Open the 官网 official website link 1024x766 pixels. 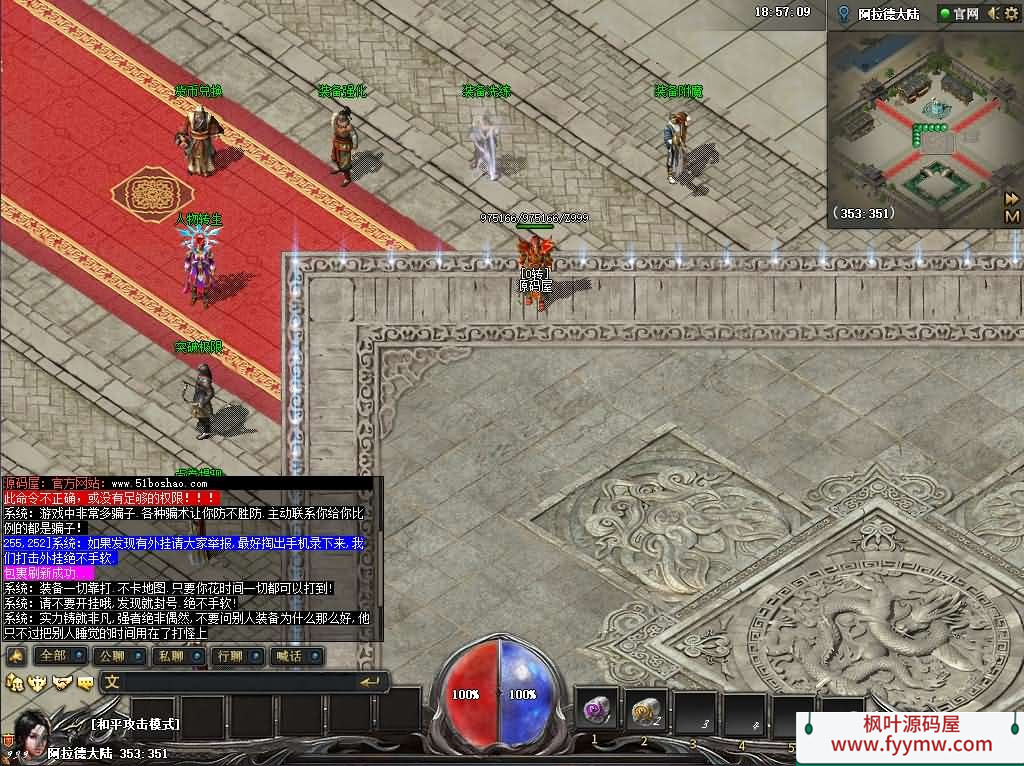pos(958,14)
